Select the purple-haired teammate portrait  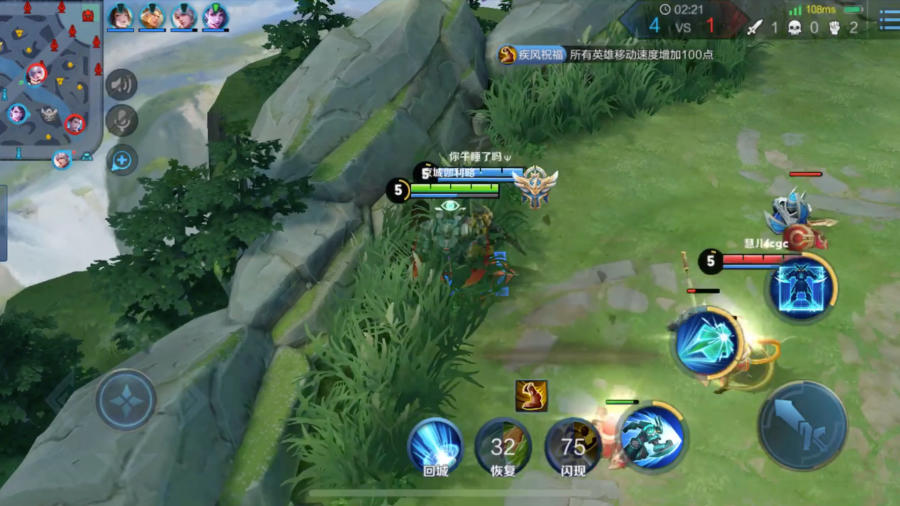215,17
